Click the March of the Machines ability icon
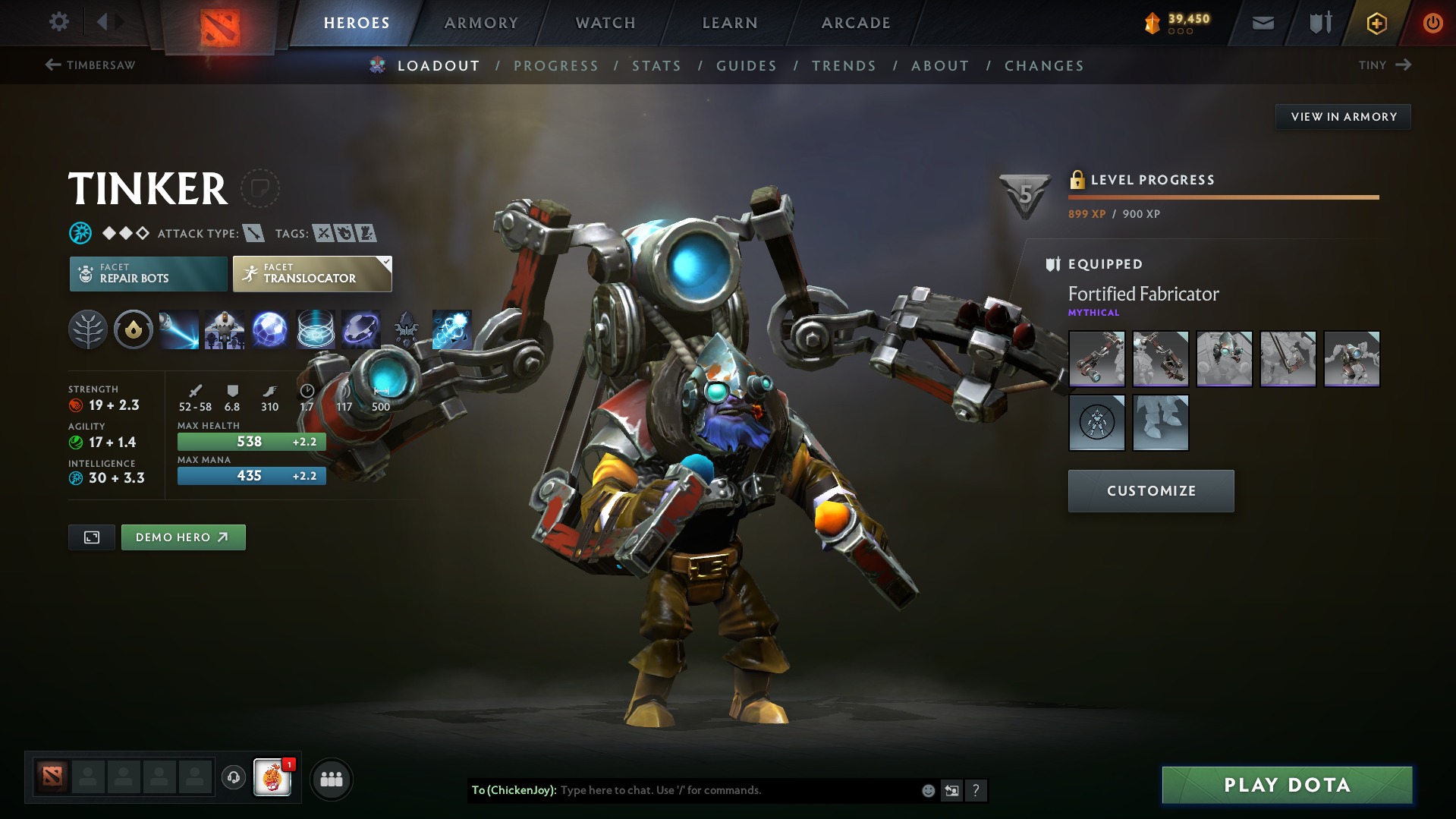Viewport: 1456px width, 819px height. click(224, 329)
